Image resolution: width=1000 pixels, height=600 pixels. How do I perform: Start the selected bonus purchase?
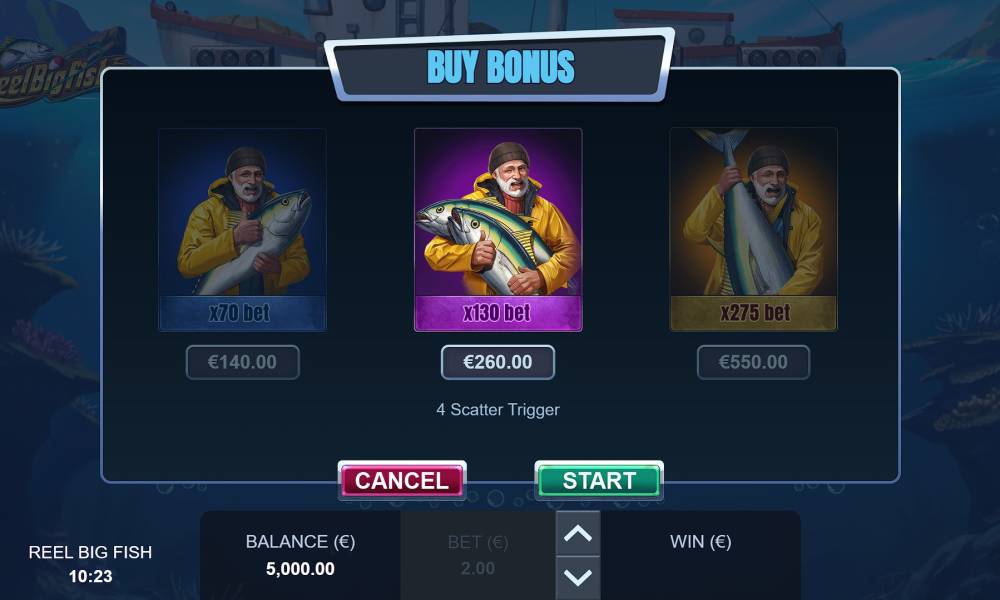click(598, 480)
